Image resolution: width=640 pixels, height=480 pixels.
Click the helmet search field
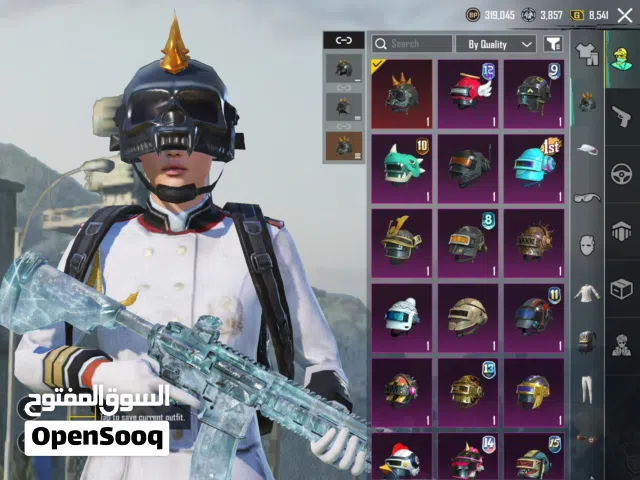(x=412, y=44)
